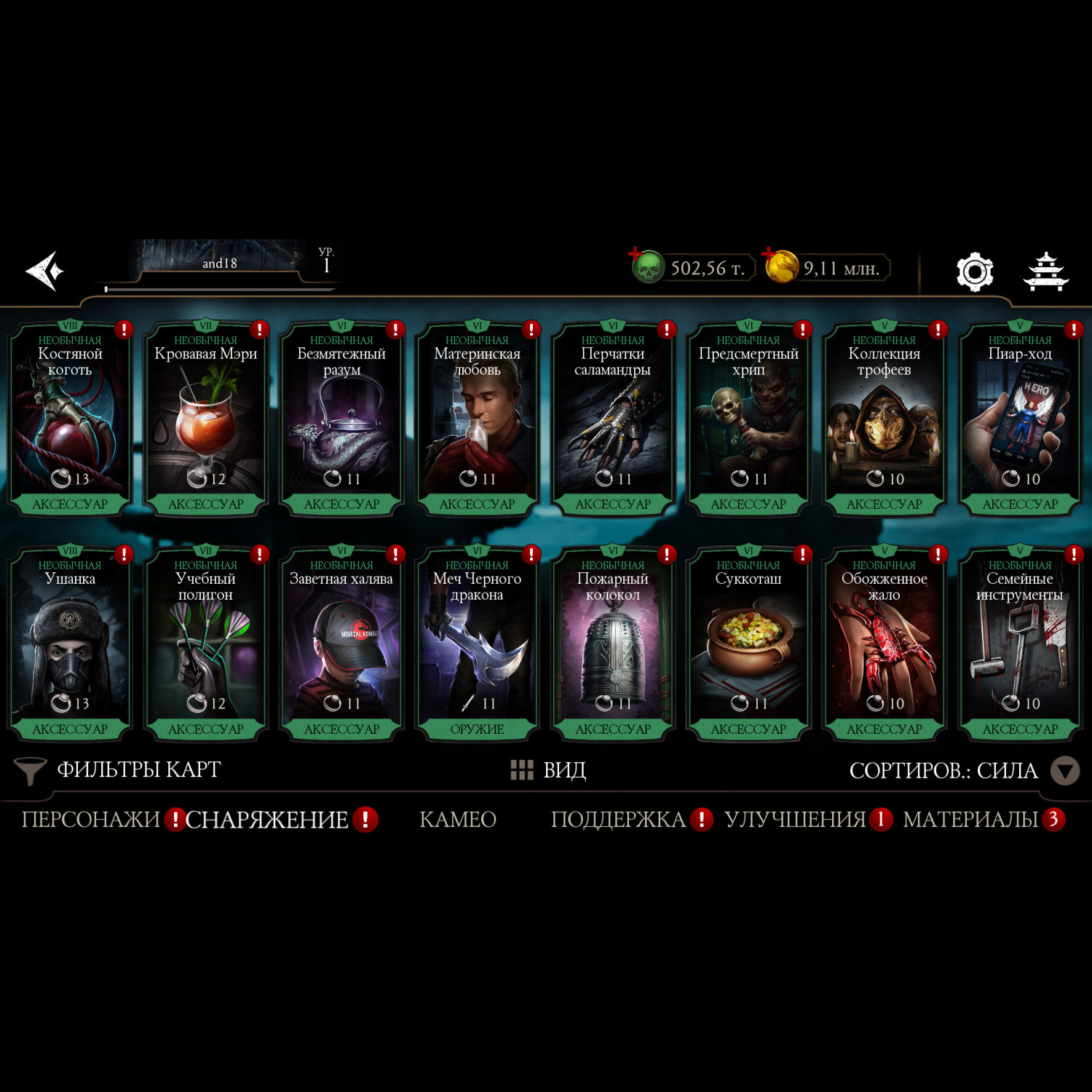Switch to the Персонажи tab
This screenshot has width=1092, height=1092.
90,820
